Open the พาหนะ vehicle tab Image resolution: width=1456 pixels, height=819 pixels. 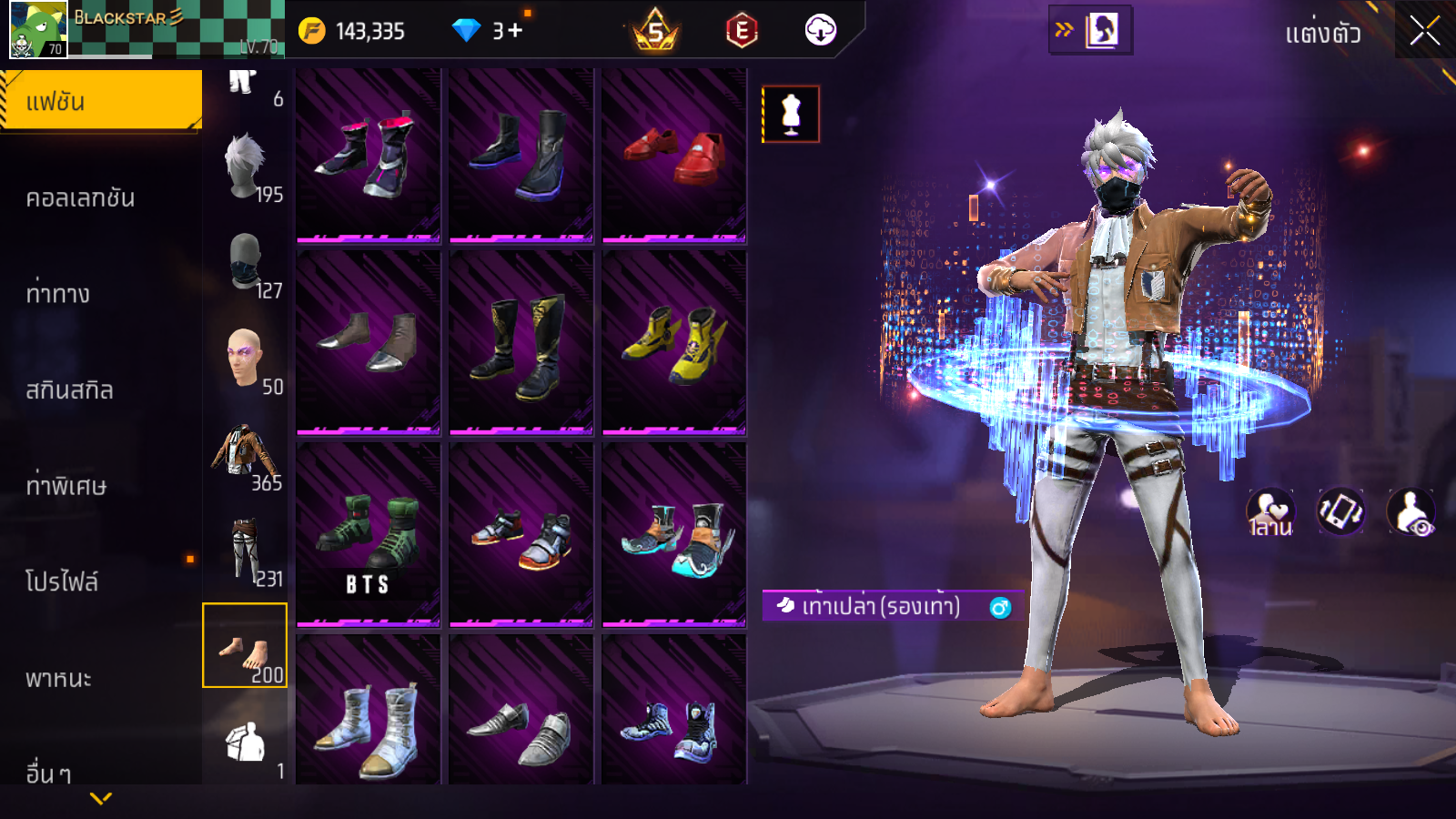click(x=59, y=679)
